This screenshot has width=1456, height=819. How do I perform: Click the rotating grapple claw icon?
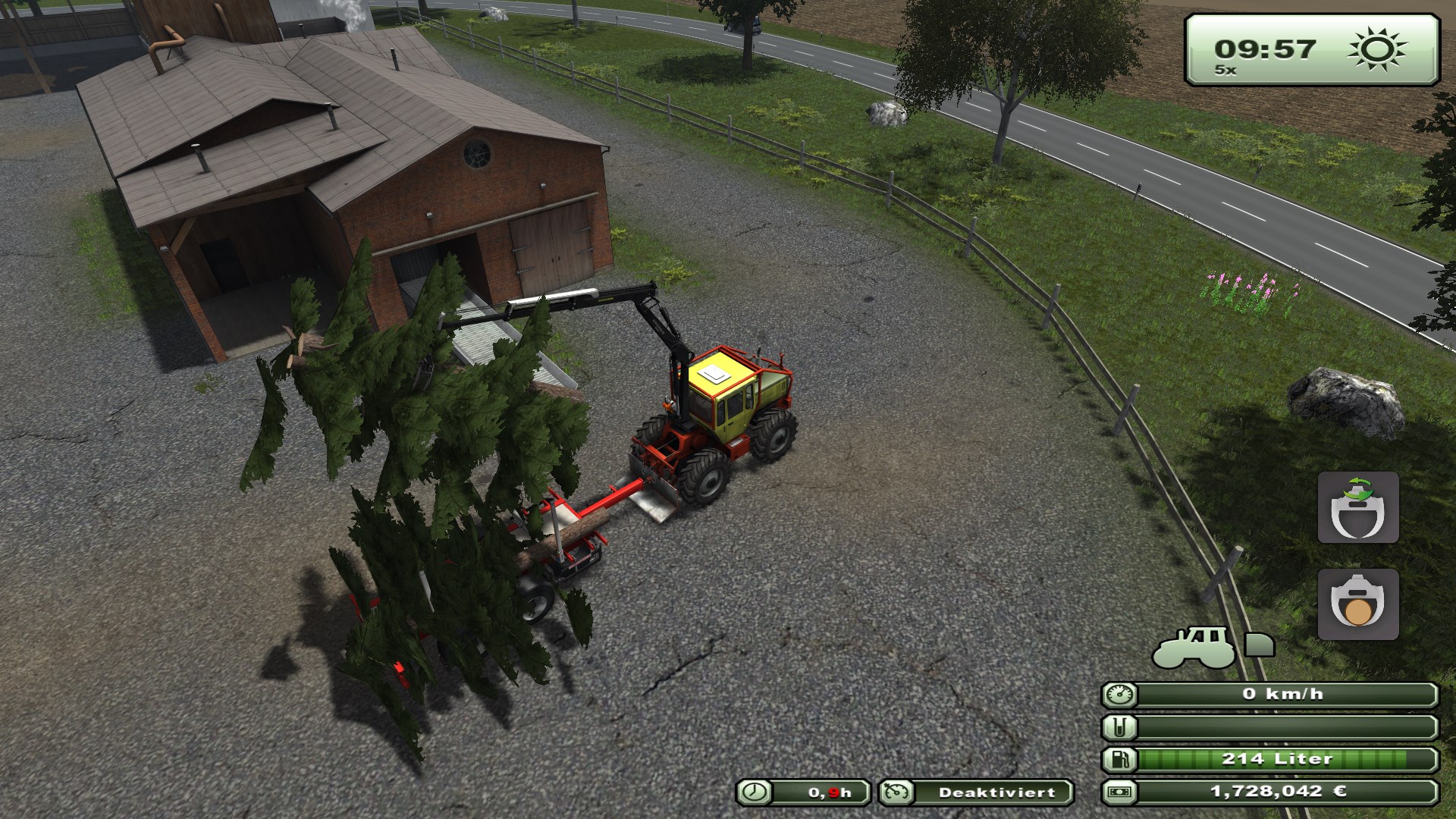[1357, 507]
